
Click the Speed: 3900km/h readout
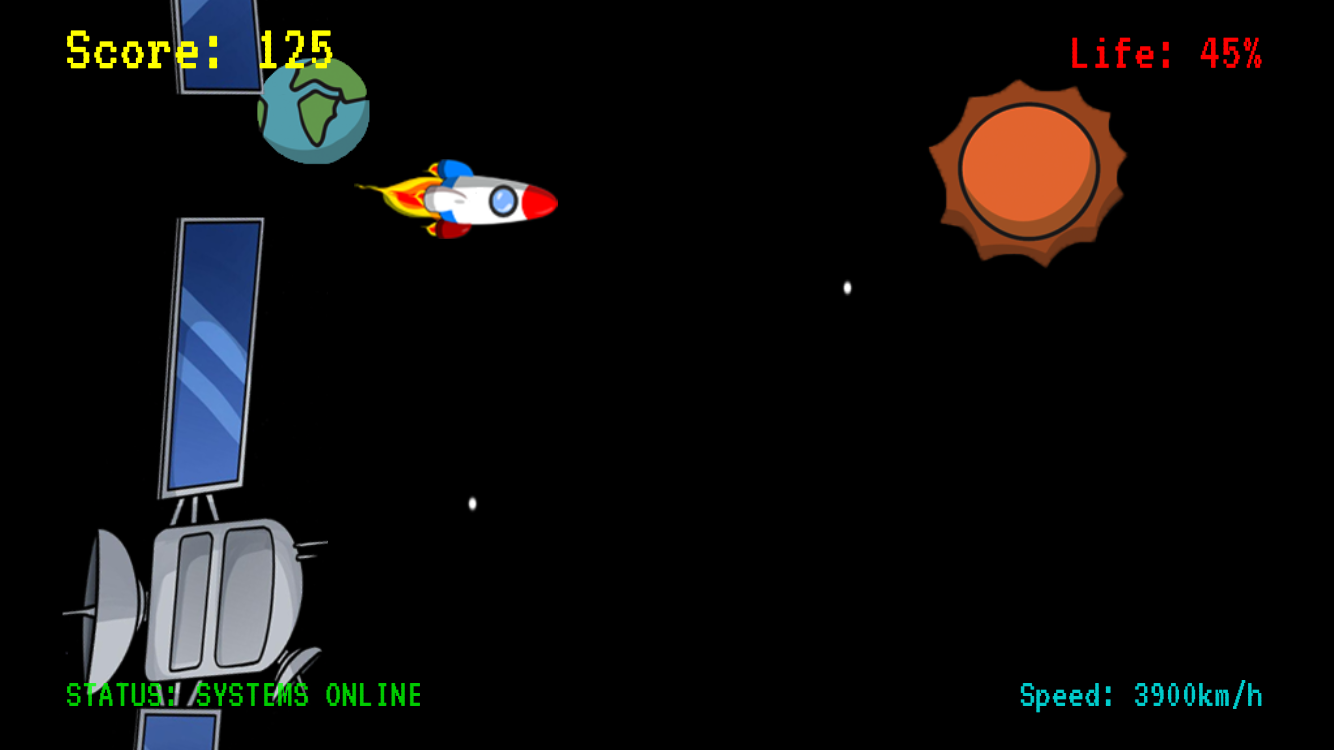1140,690
